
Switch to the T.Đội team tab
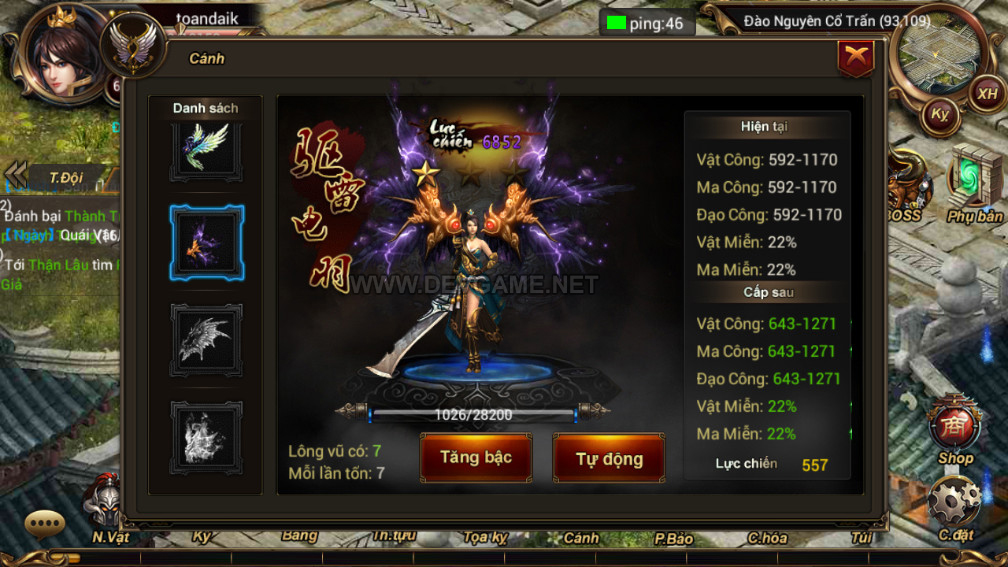(66, 178)
